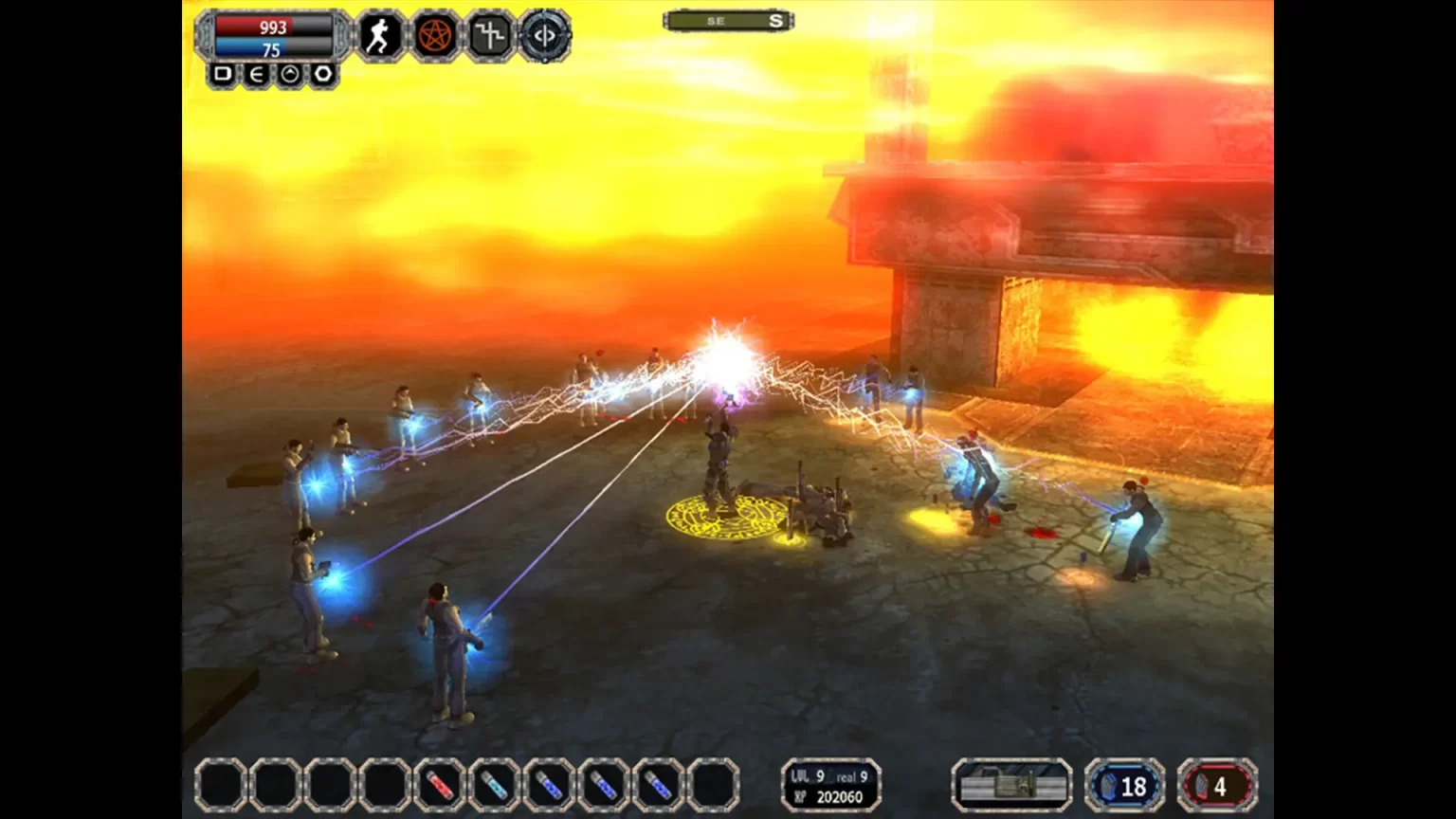Click the small hexagon icon
This screenshot has width=1456, height=819.
323,74
